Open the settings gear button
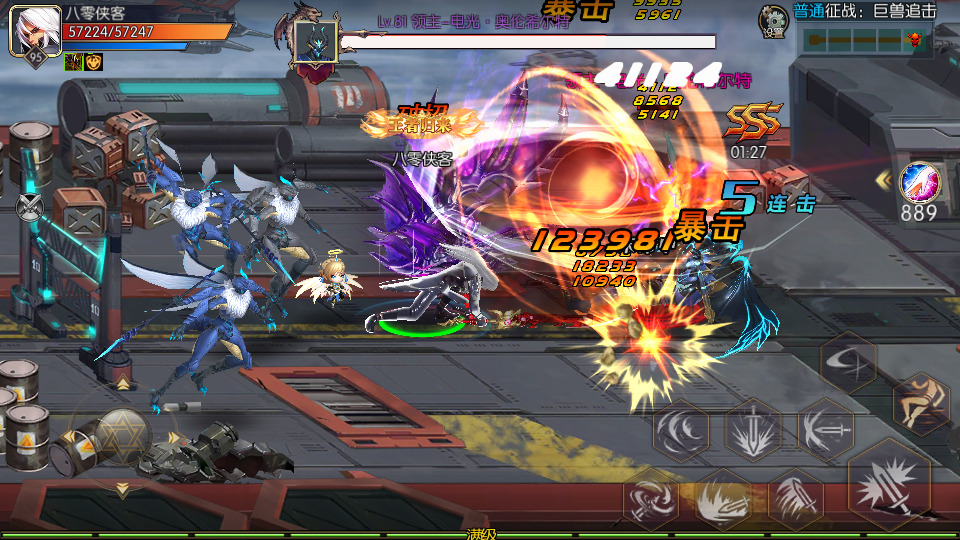Viewport: 960px width, 540px height. 773,20
